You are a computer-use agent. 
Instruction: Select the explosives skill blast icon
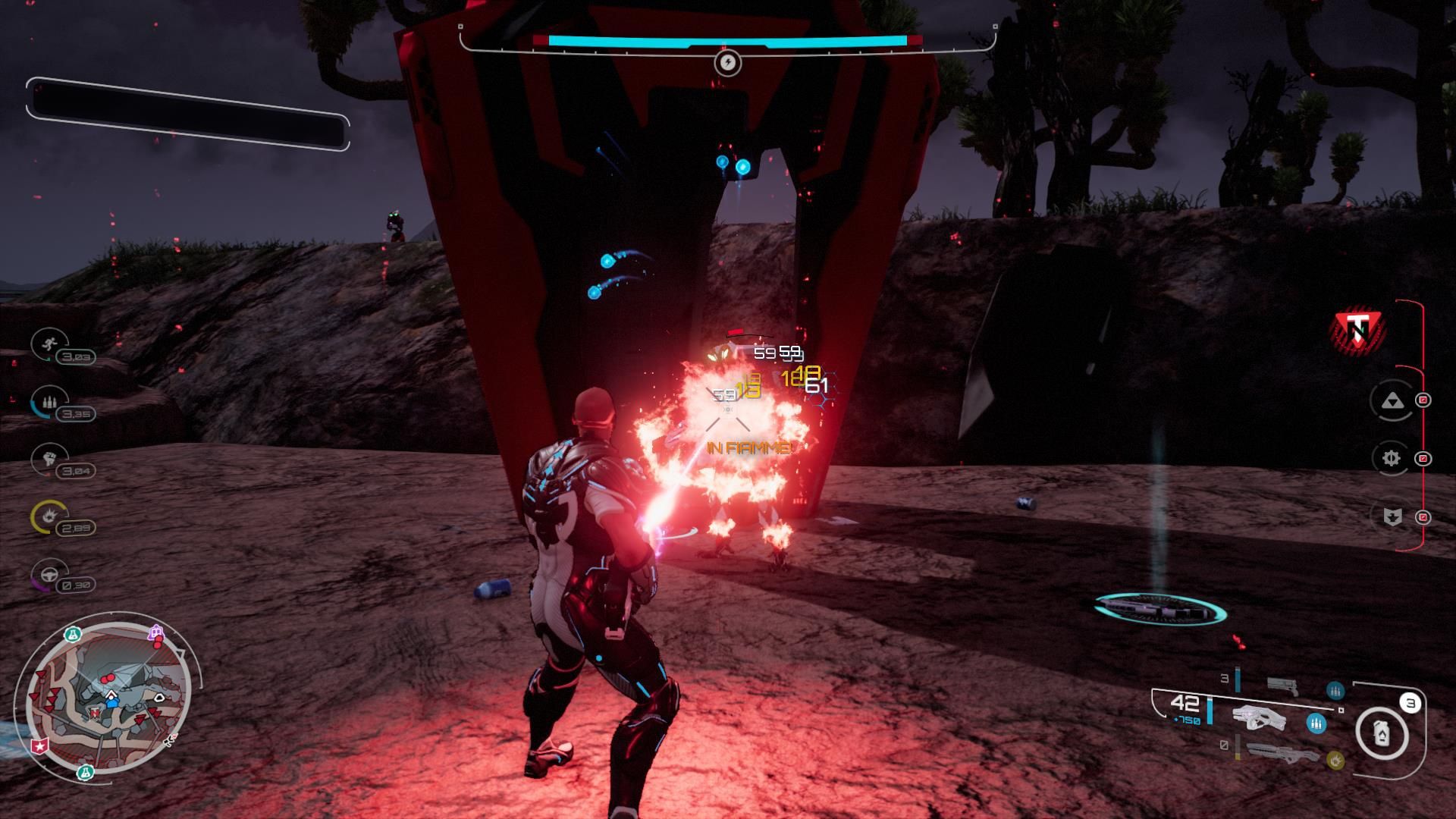[x=48, y=516]
